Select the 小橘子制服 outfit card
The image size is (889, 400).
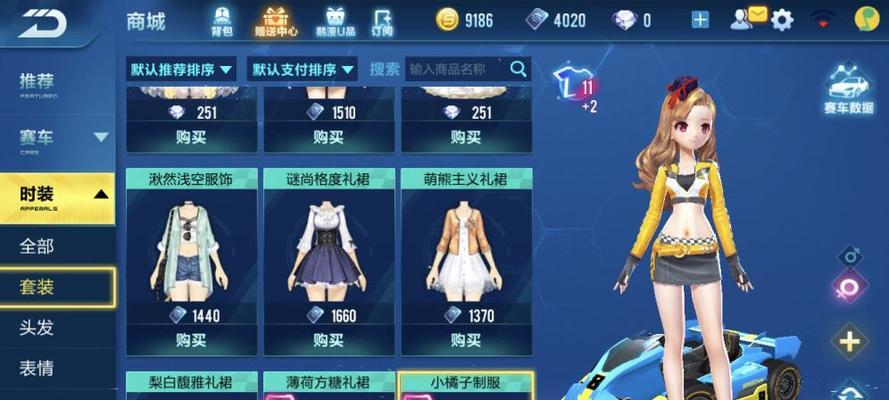[466, 385]
